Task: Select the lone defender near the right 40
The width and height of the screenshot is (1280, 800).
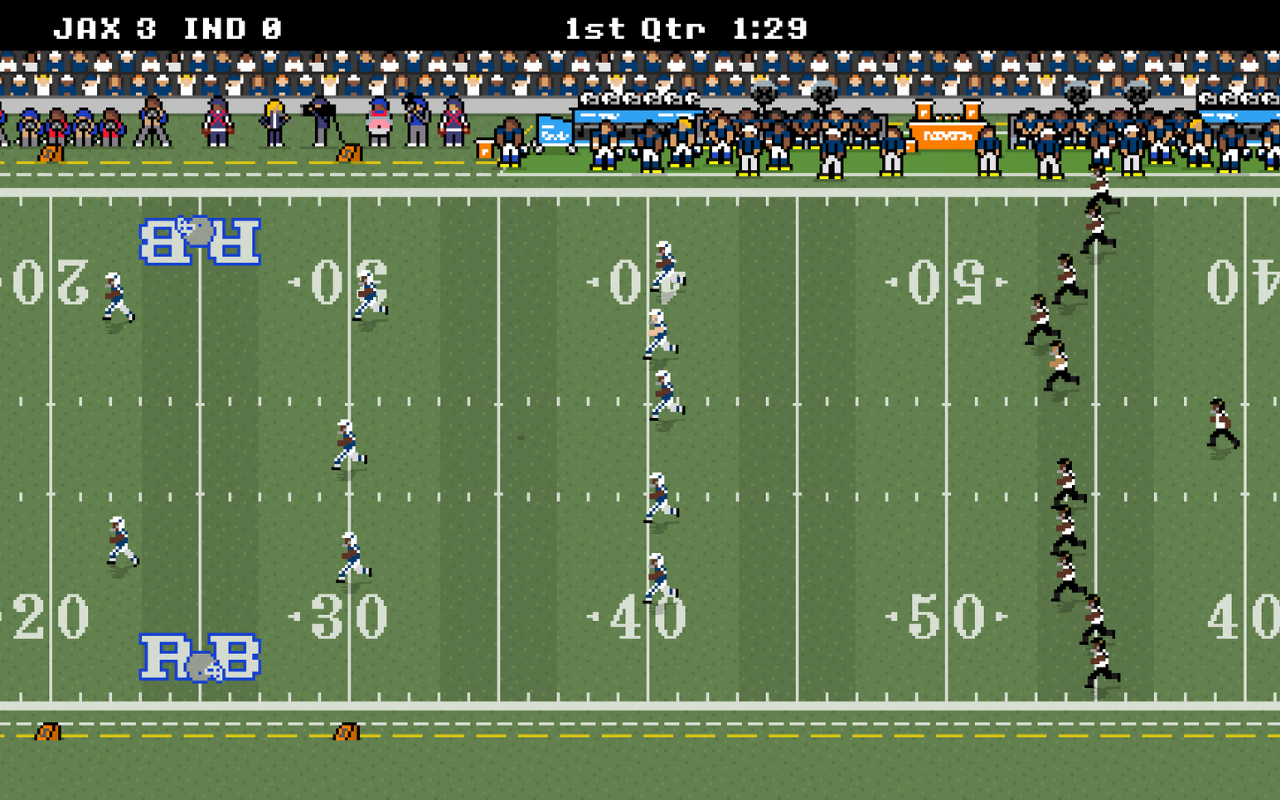Action: click(1218, 420)
